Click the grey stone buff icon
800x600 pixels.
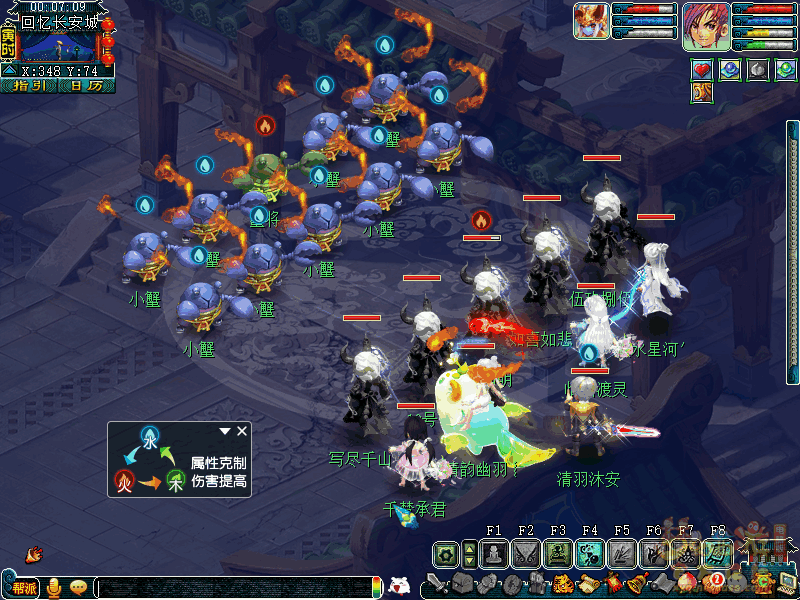[x=758, y=69]
